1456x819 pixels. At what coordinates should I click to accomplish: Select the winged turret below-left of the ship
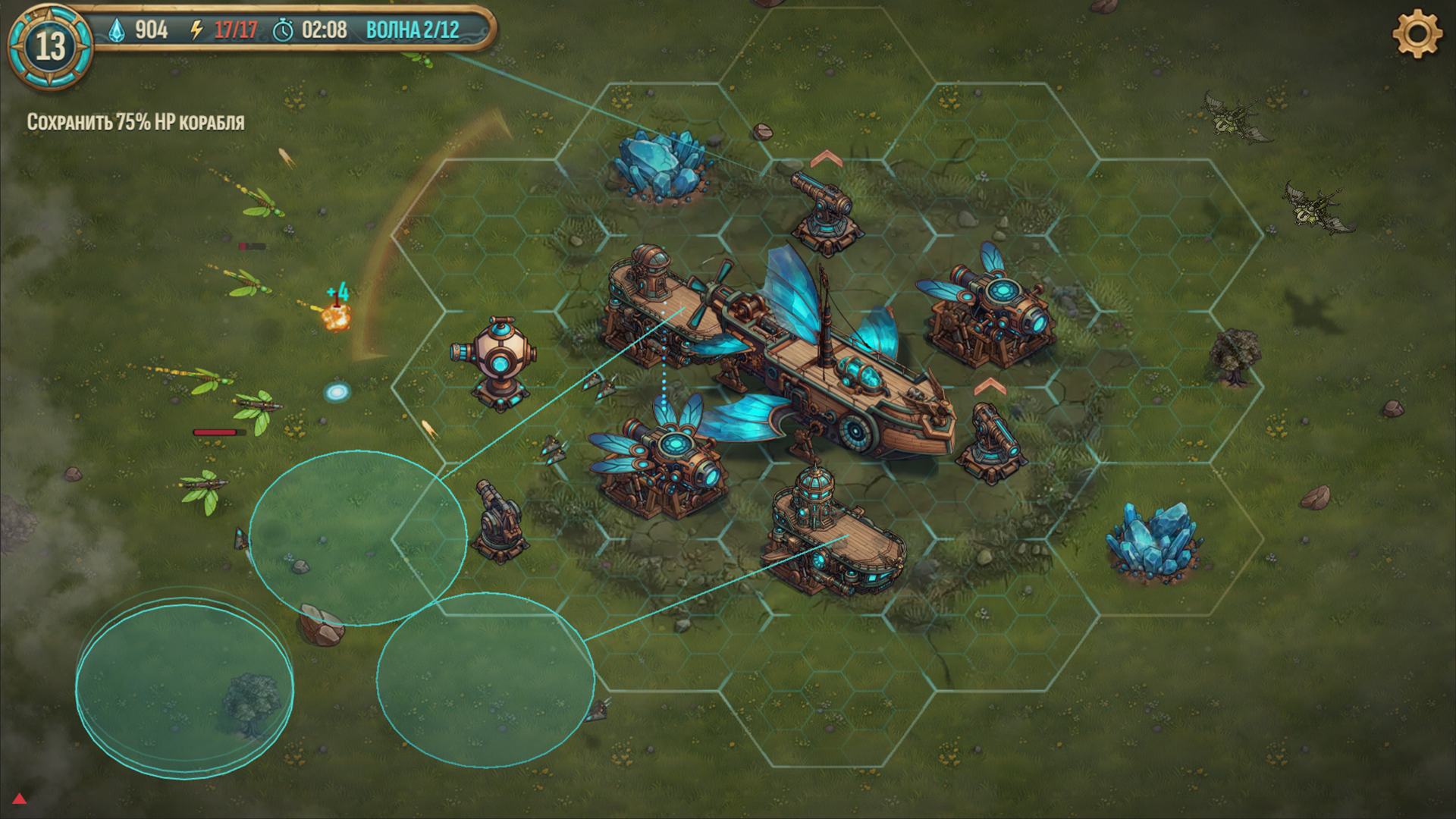coord(667,463)
